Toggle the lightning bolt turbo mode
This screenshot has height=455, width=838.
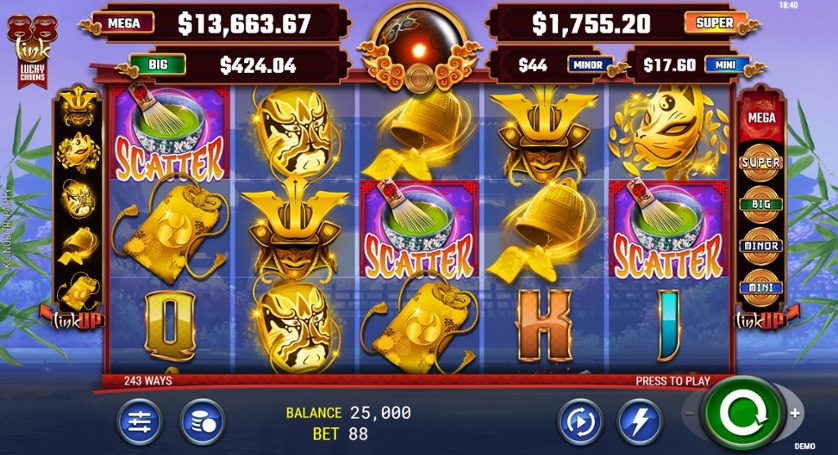638,421
